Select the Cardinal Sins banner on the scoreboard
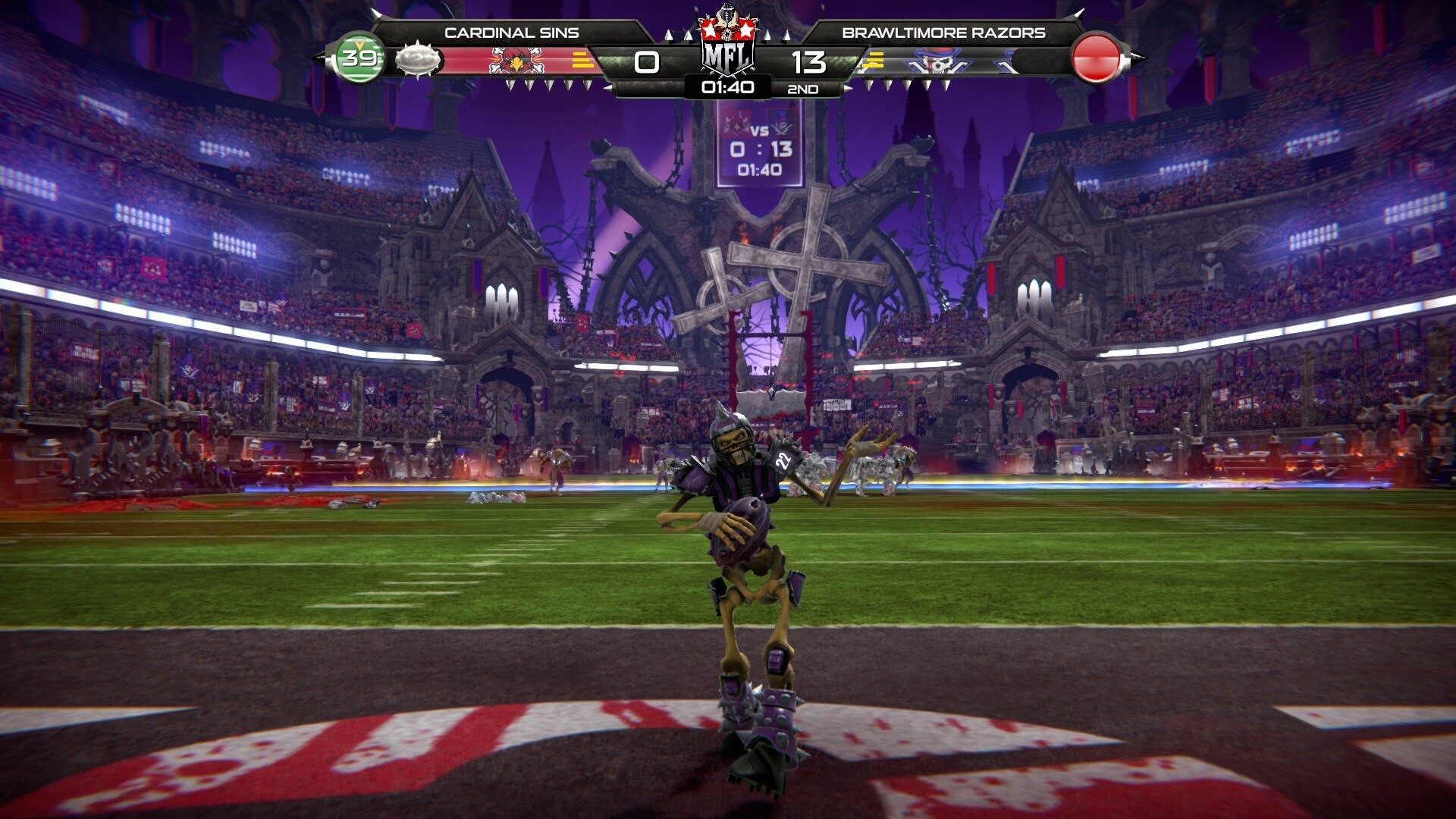The image size is (1456, 819). (x=512, y=32)
